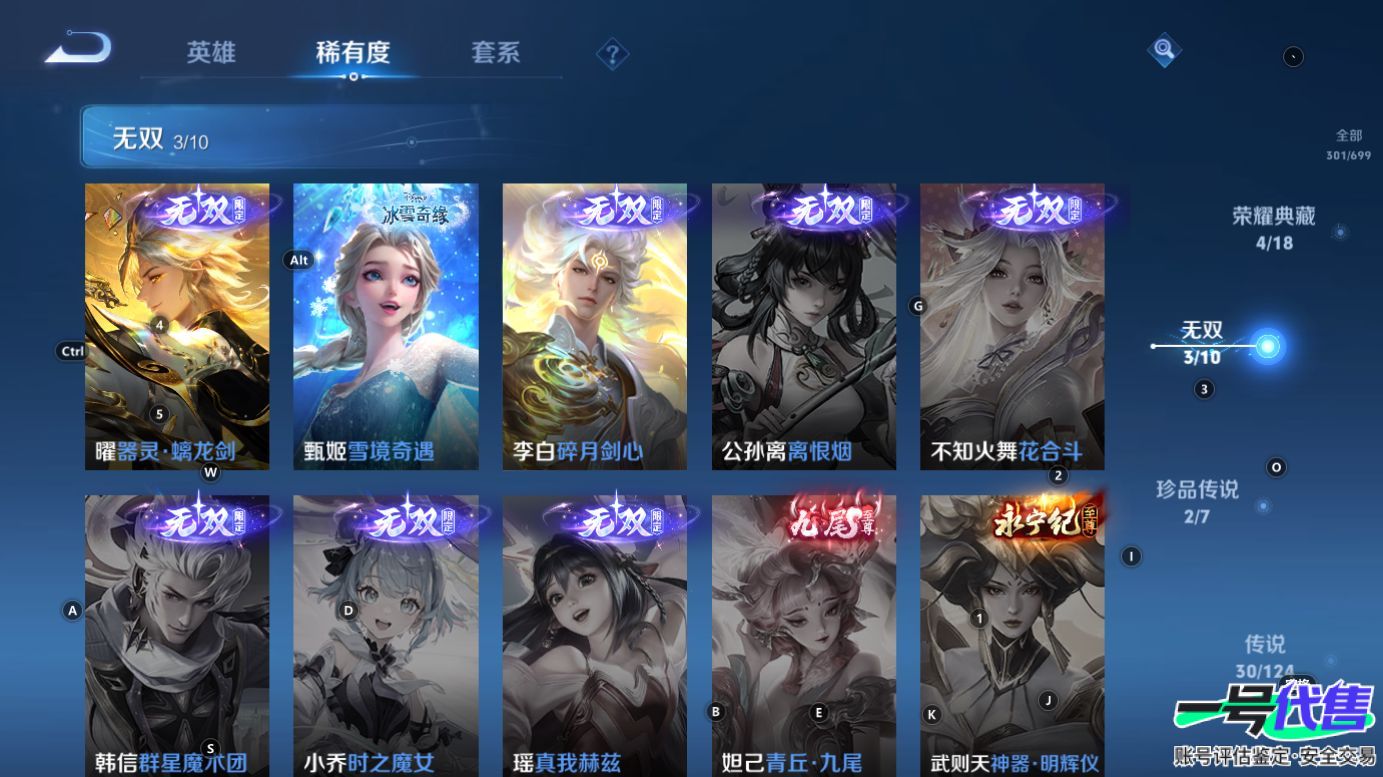Open the 瑶 真我赫兹 skin card

click(594, 635)
